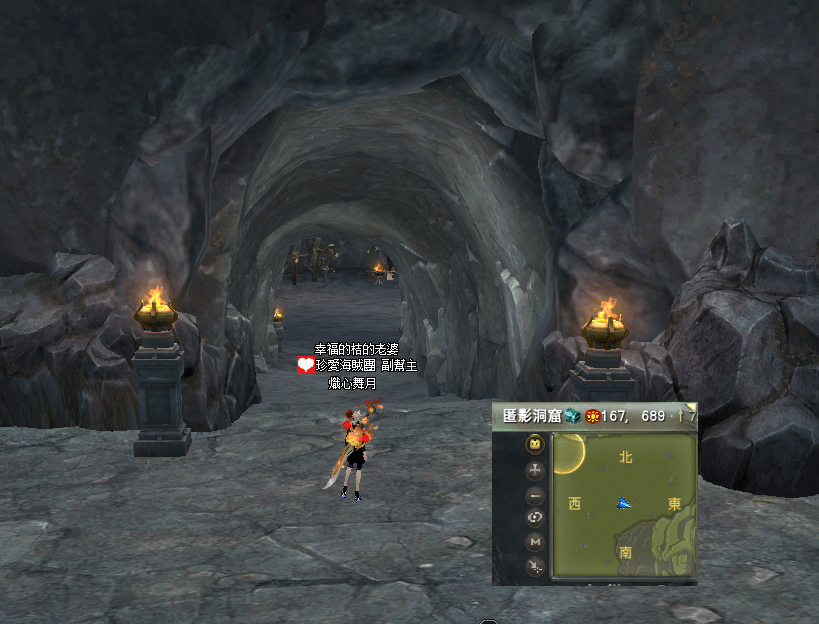Screen dimensions: 819x624
Task: Click the minimap's top-right corner triangle
Action: [691, 407]
